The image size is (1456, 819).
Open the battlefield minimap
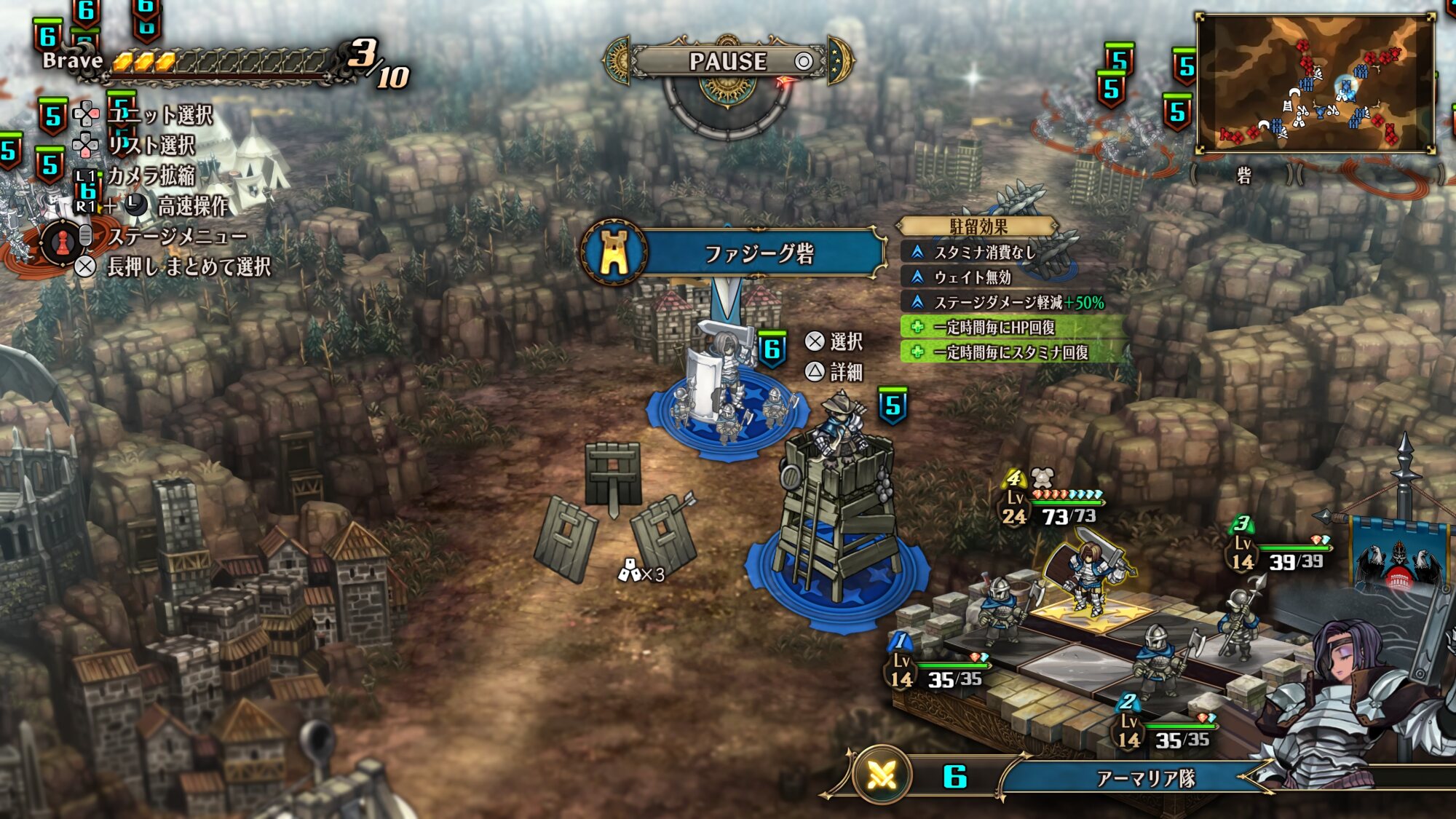coord(1316,84)
